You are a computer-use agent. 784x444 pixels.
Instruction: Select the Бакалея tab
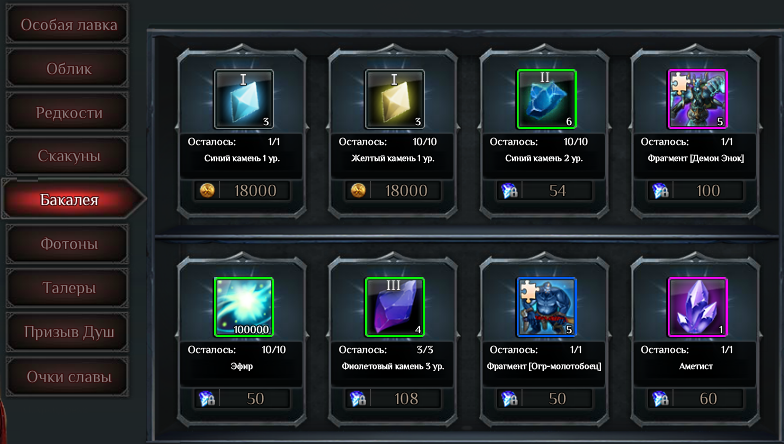coord(68,200)
